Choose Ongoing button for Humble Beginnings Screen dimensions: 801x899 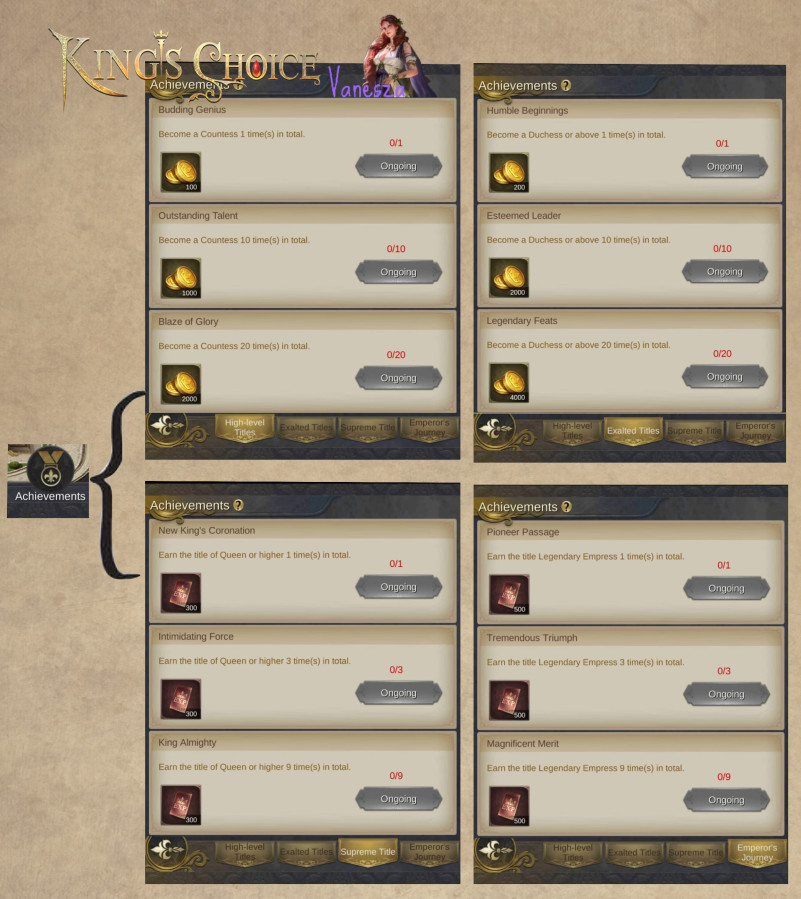[725, 166]
